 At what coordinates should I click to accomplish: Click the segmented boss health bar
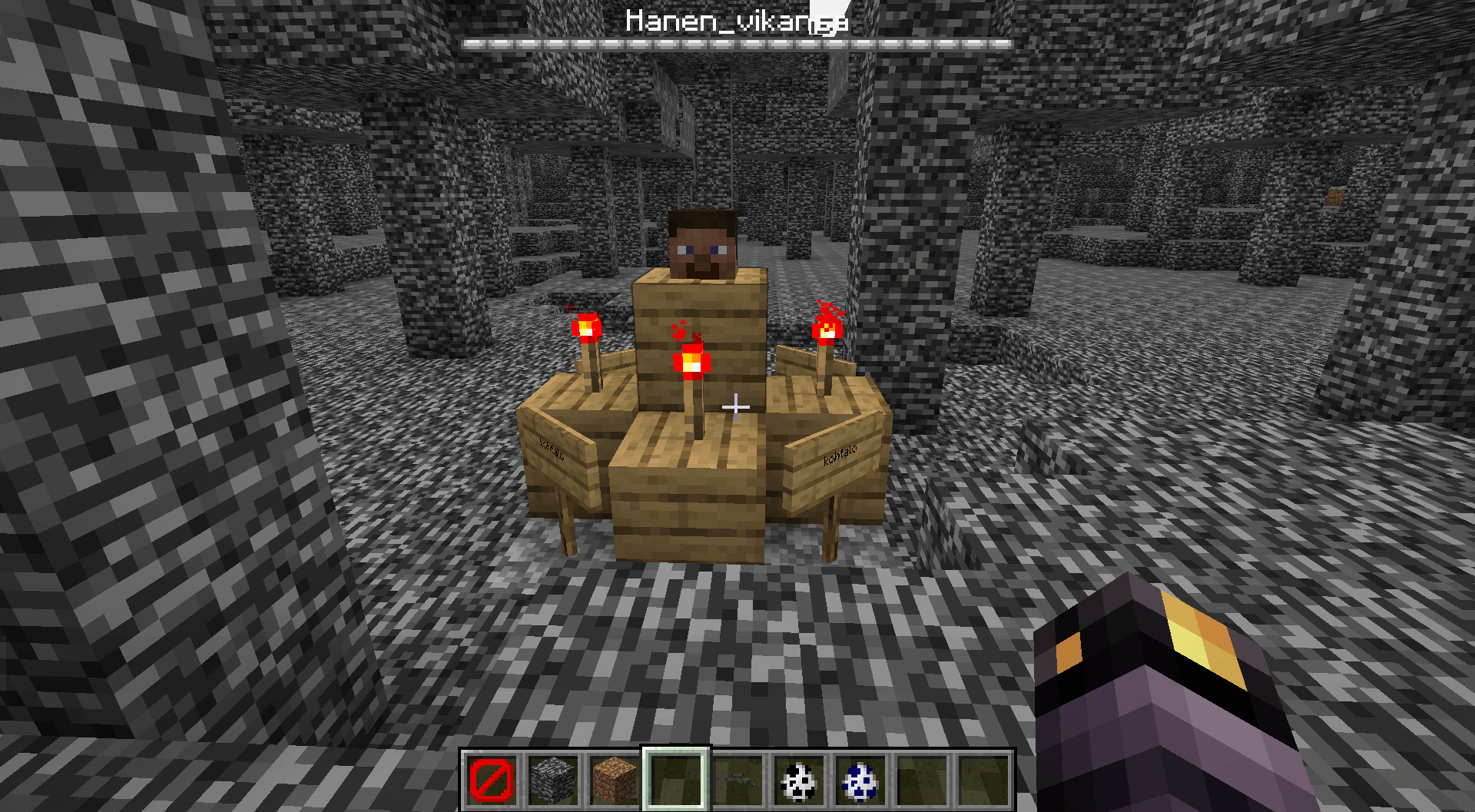(x=736, y=43)
